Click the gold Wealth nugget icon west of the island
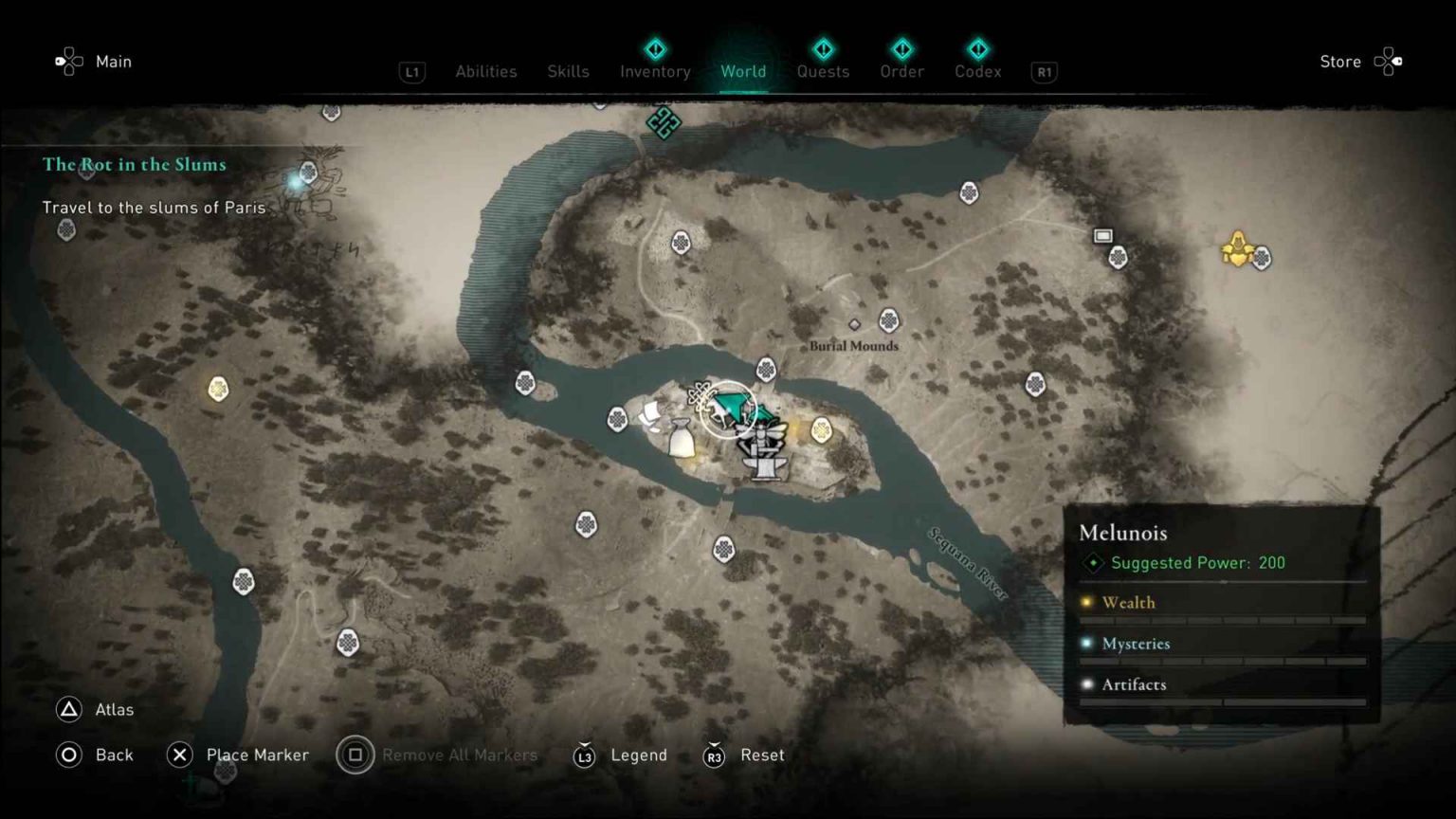This screenshot has height=819, width=1456. (x=219, y=389)
